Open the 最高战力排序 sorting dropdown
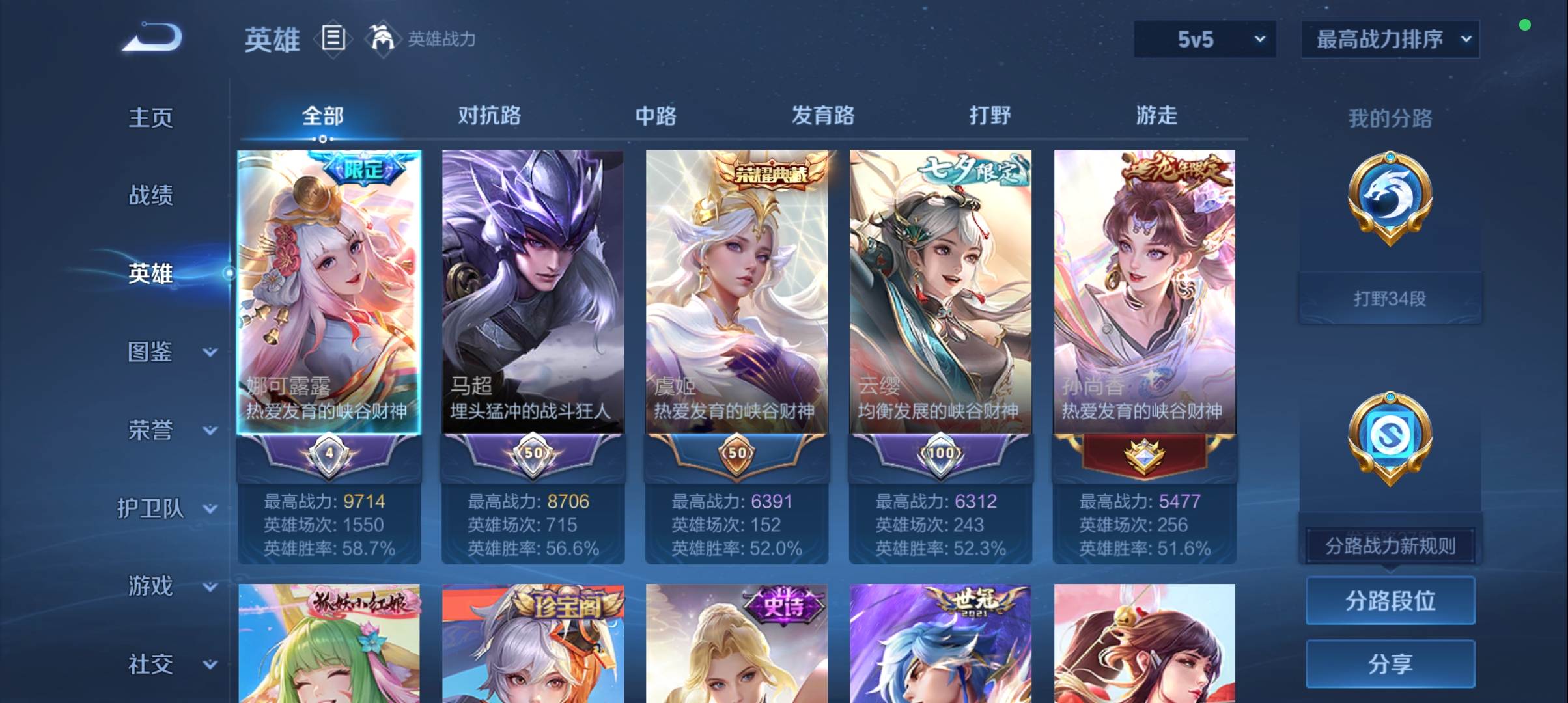 point(1390,38)
